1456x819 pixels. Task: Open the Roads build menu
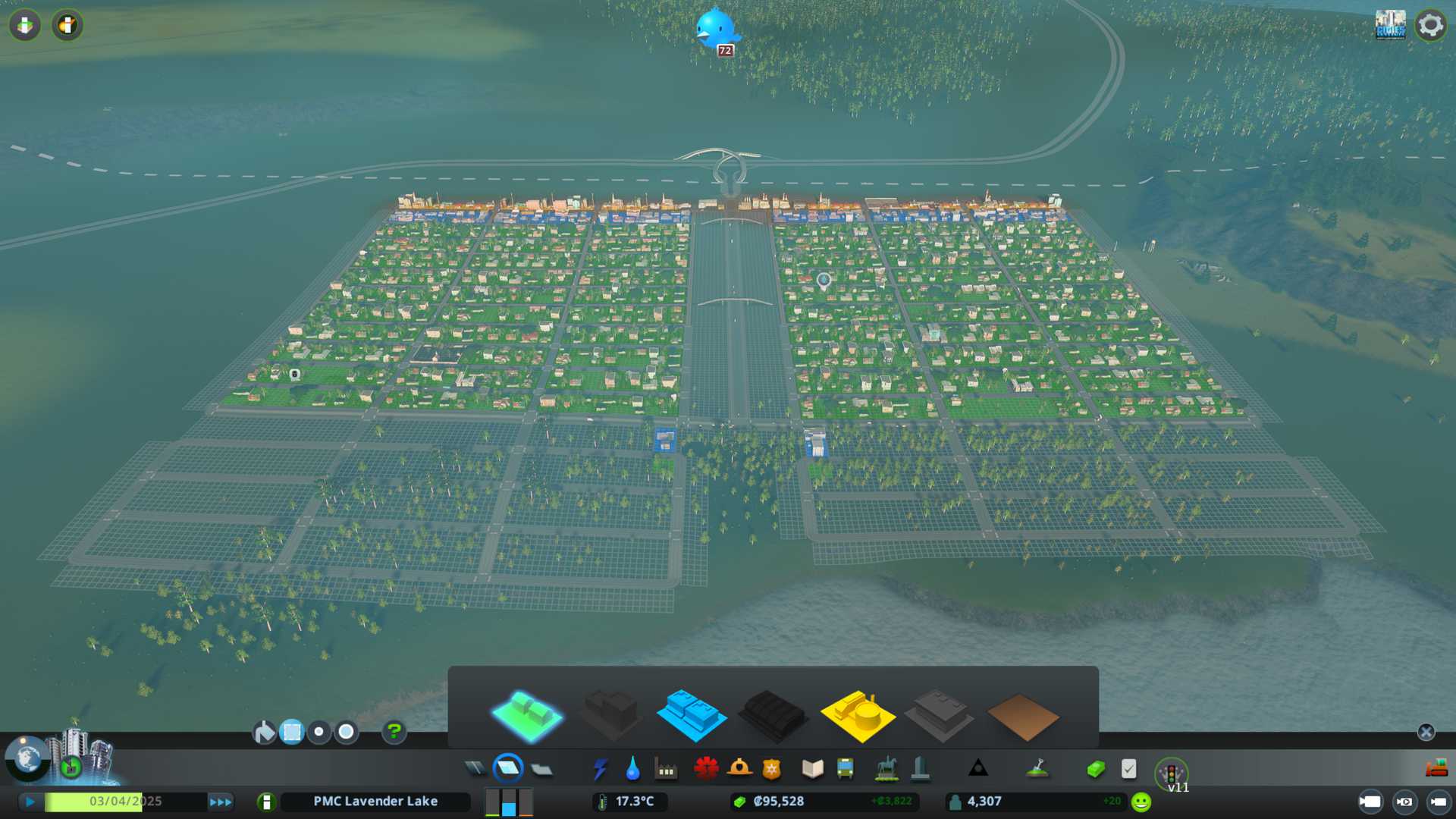[x=475, y=770]
